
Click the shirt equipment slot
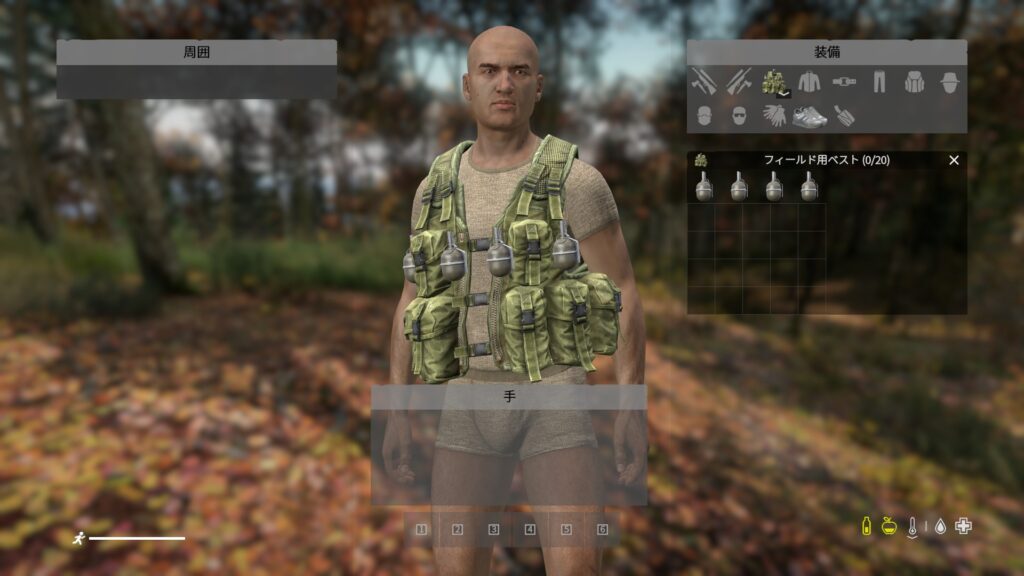tap(808, 82)
